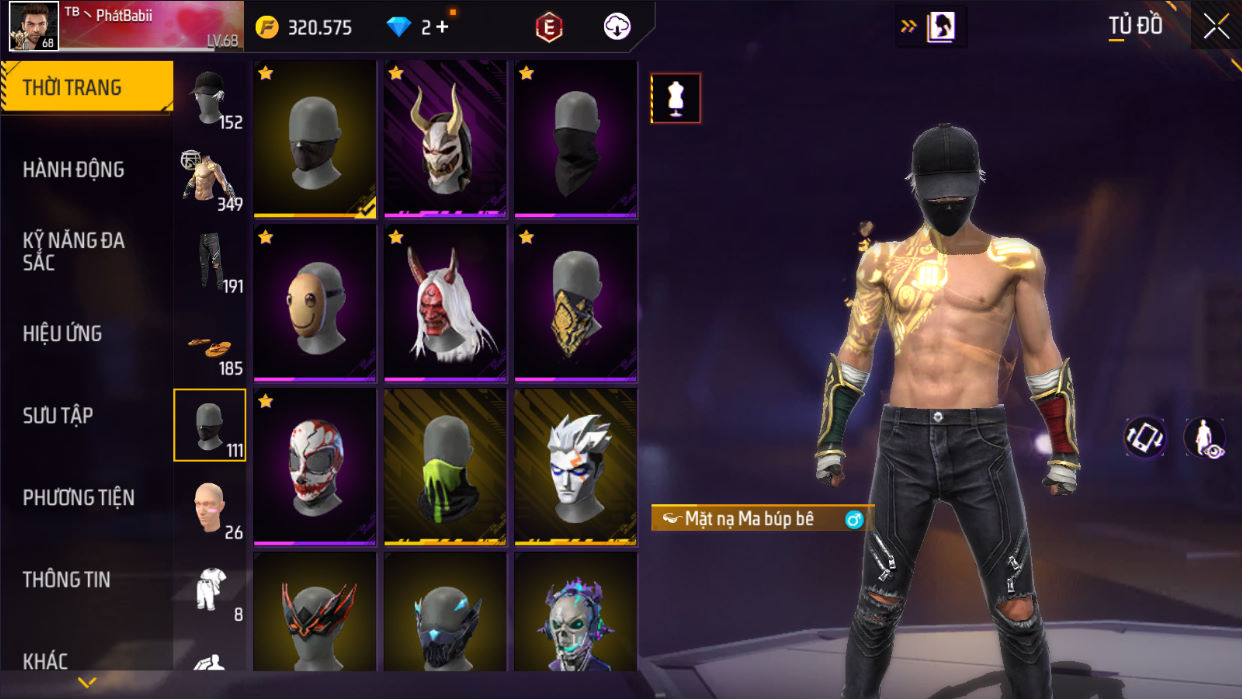Image resolution: width=1242 pixels, height=699 pixels.
Task: Choose the yellow smiley face mask
Action: click(x=315, y=303)
